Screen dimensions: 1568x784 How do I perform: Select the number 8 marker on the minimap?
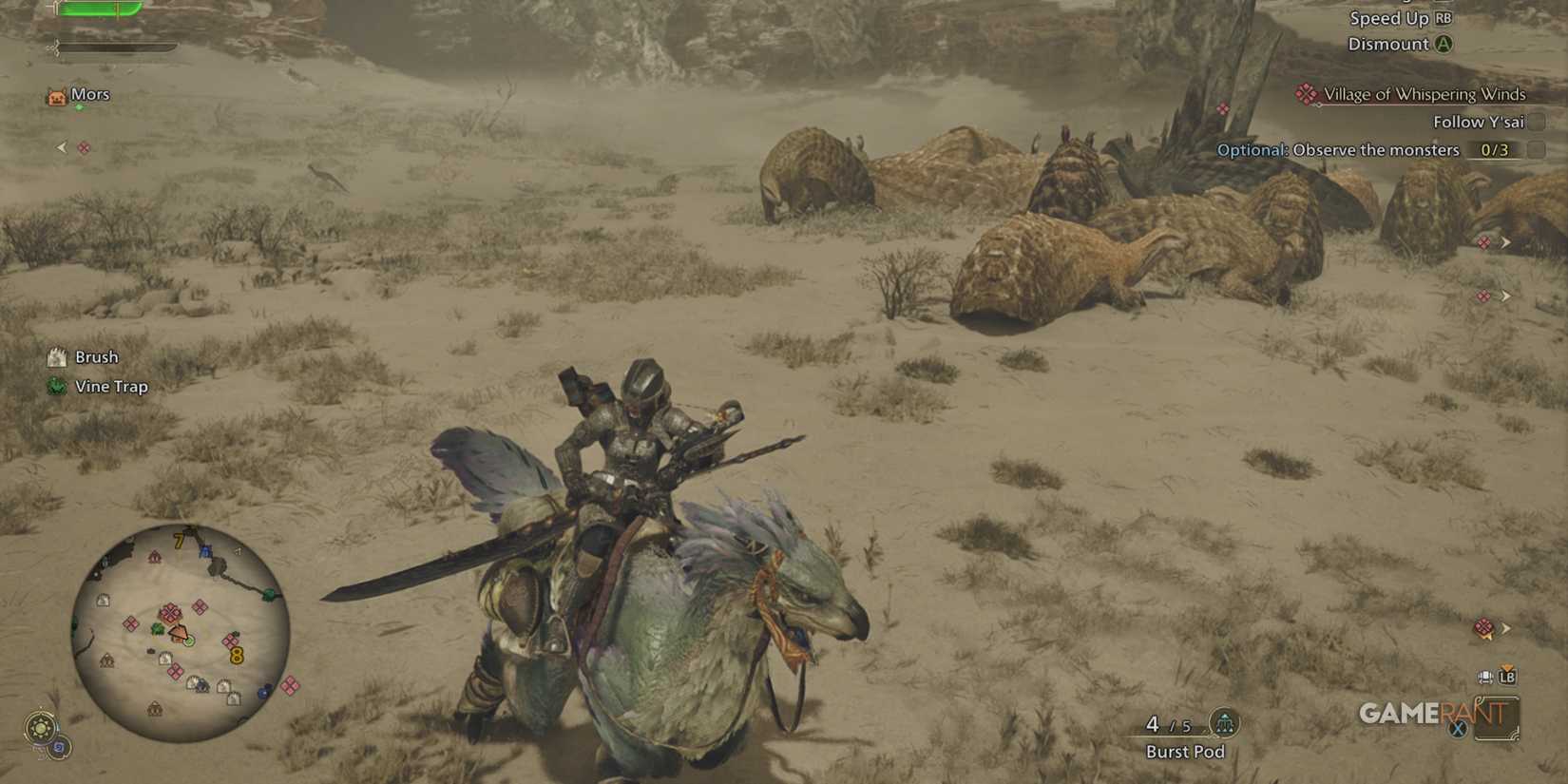tap(237, 654)
